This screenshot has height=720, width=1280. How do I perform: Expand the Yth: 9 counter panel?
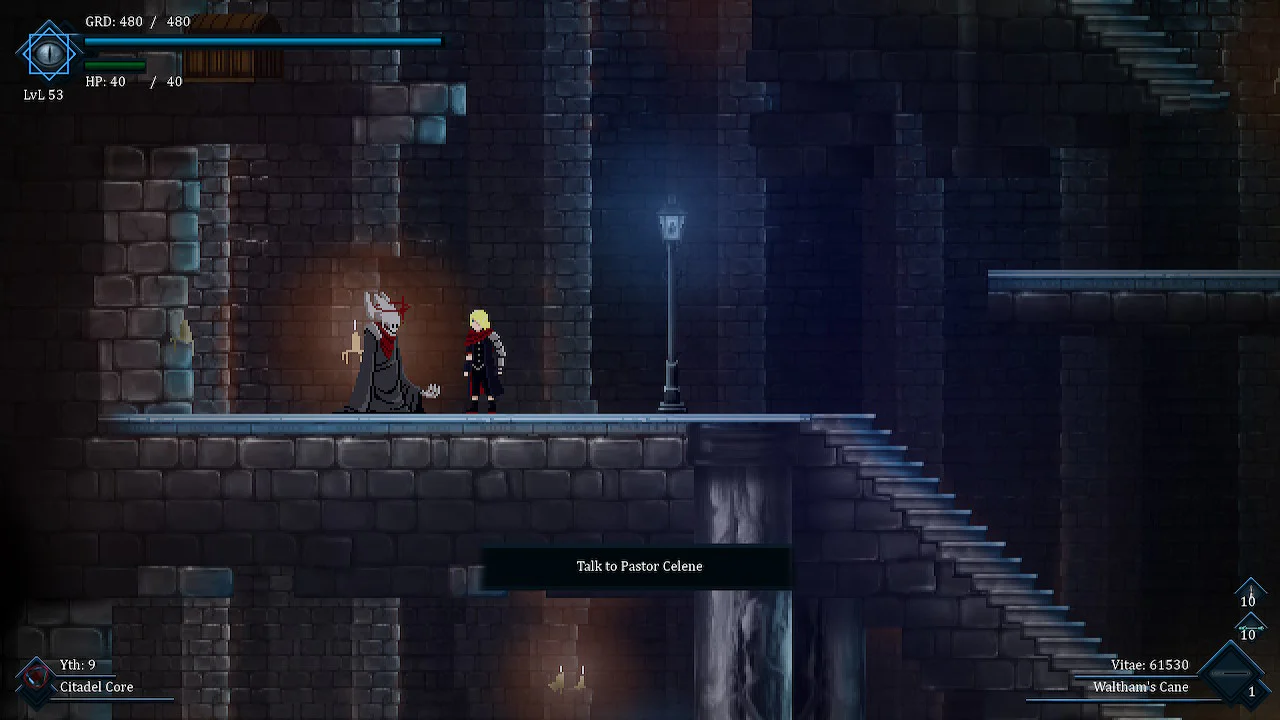77,664
